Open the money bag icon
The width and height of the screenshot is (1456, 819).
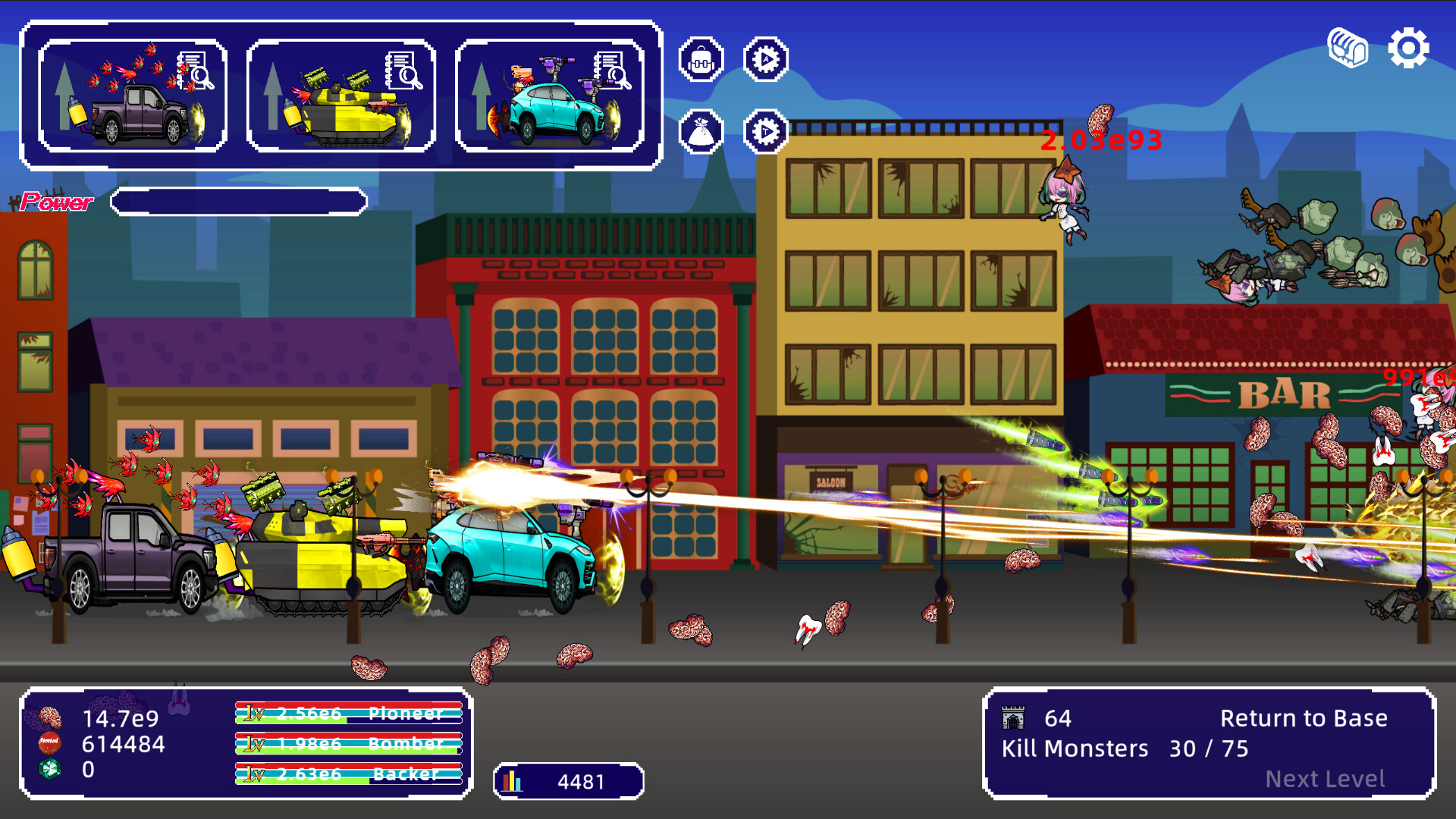coord(701,130)
